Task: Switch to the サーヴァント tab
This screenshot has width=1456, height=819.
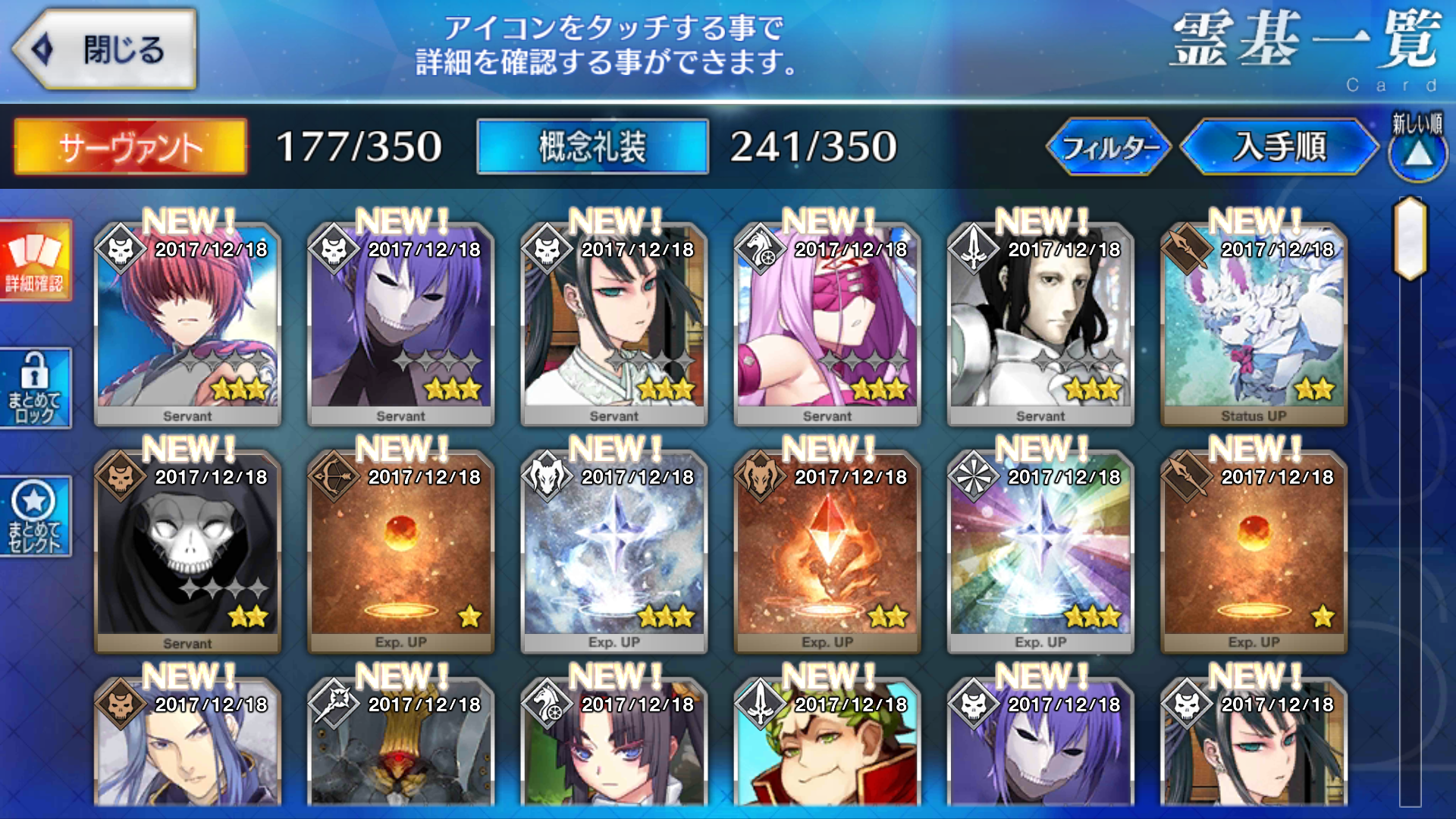Action: pyautogui.click(x=130, y=146)
